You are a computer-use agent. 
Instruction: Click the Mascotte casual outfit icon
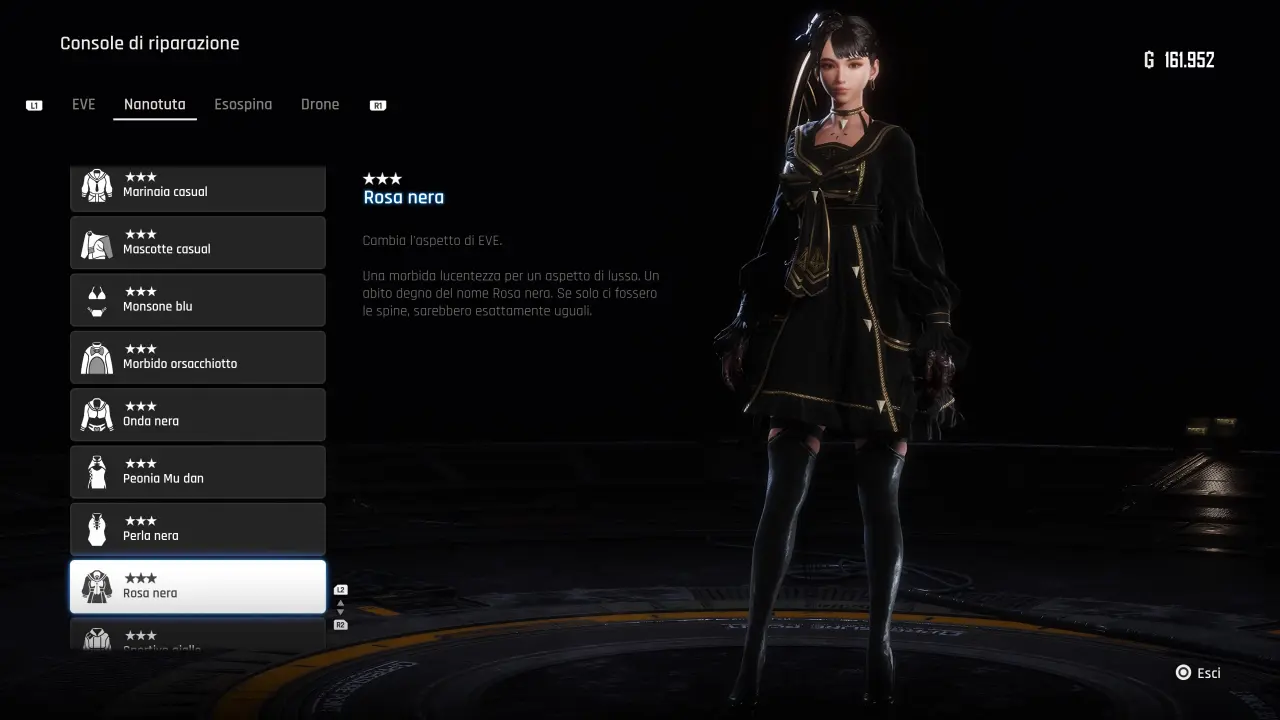96,242
